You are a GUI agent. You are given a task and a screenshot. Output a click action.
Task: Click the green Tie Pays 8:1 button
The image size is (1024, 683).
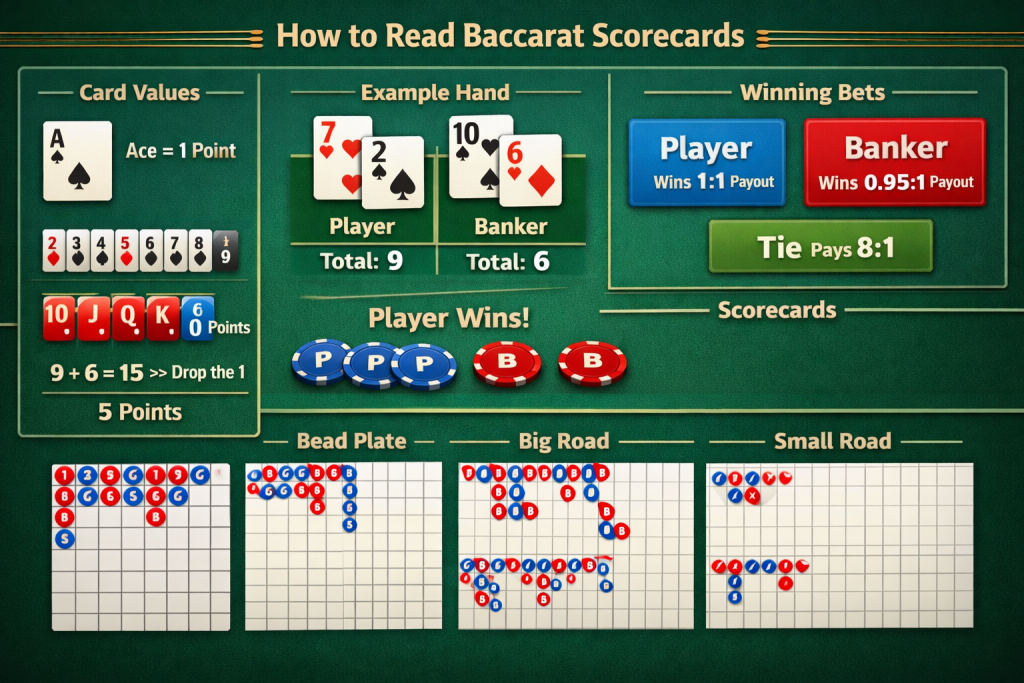pyautogui.click(x=820, y=247)
